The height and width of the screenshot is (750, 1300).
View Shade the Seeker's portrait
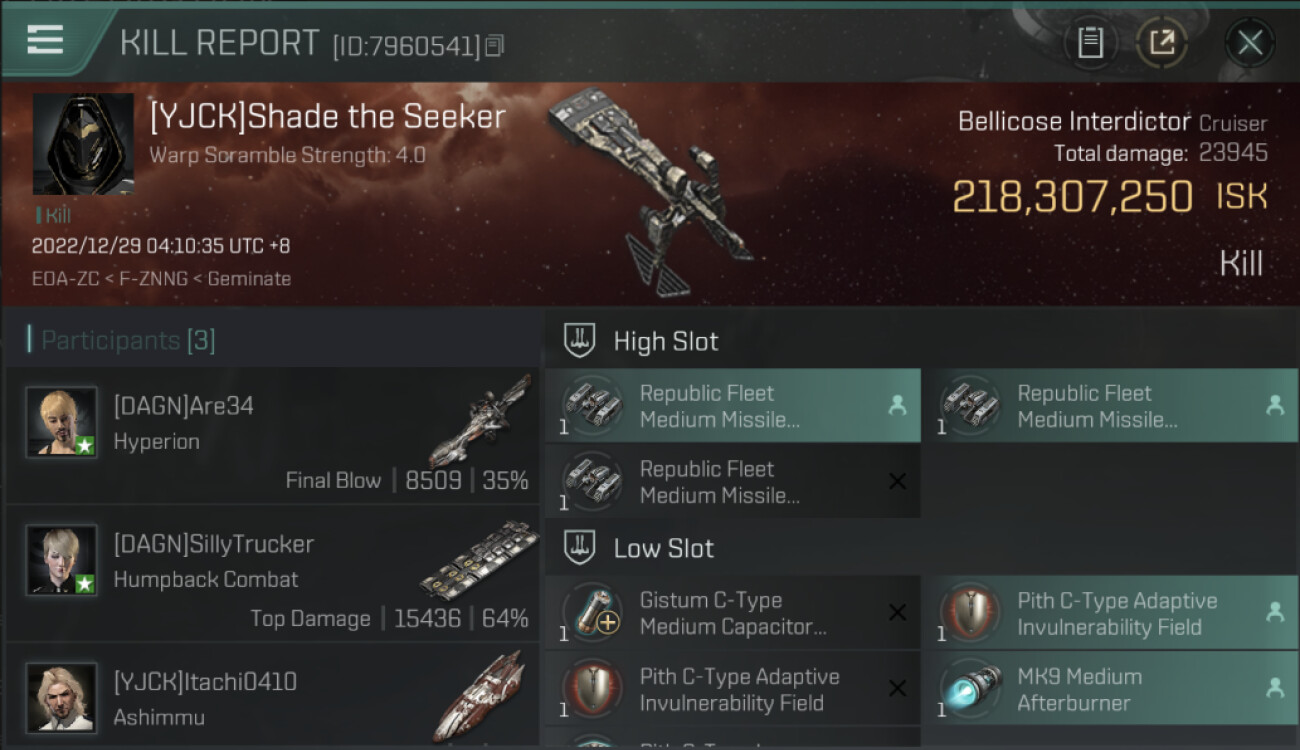(83, 144)
